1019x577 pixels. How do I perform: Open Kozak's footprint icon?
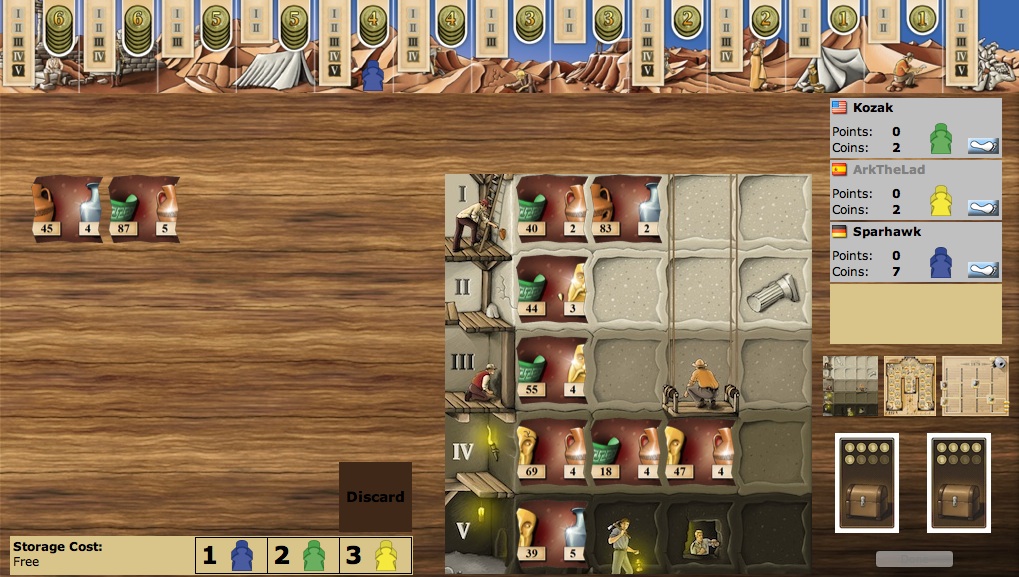pyautogui.click(x=984, y=146)
